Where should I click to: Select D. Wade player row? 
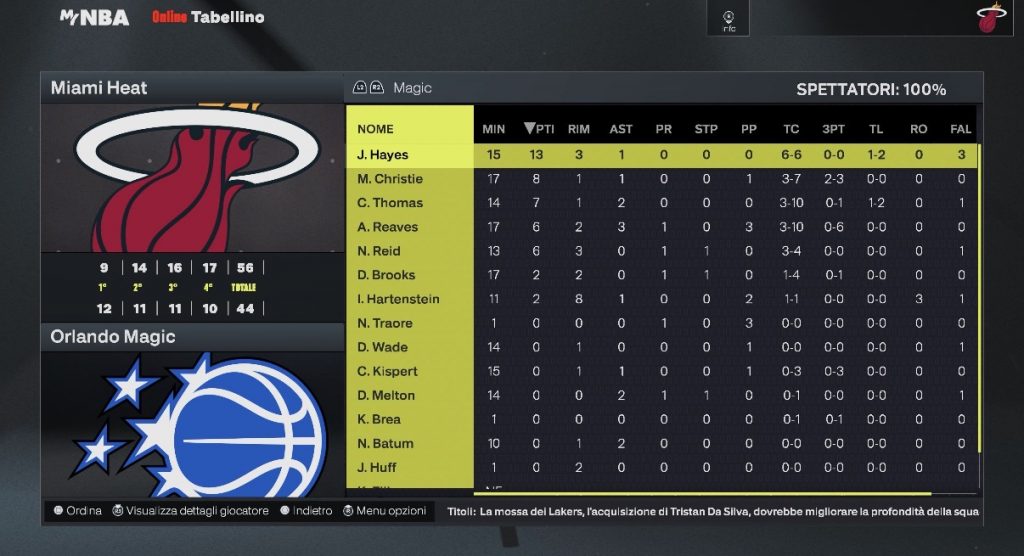pyautogui.click(x=383, y=347)
